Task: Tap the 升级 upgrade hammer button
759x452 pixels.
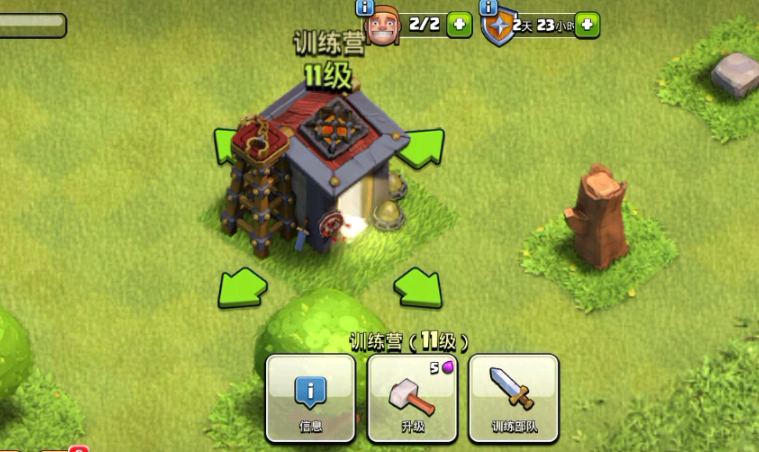Action: tap(412, 398)
